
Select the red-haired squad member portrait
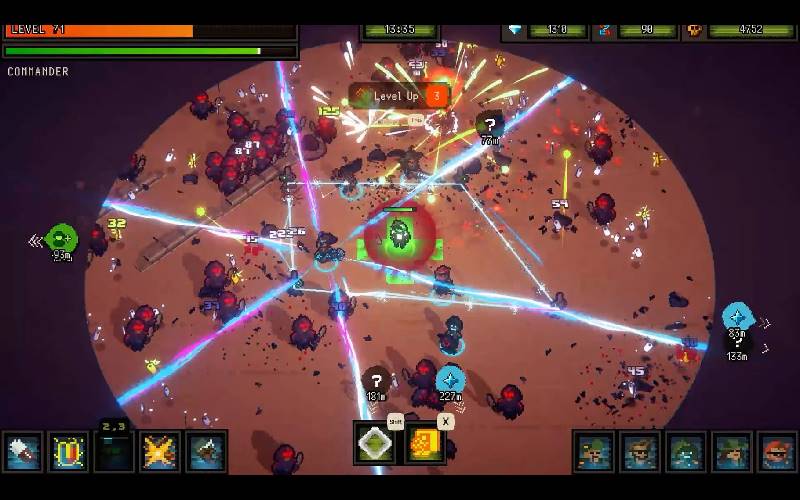pyautogui.click(x=777, y=452)
